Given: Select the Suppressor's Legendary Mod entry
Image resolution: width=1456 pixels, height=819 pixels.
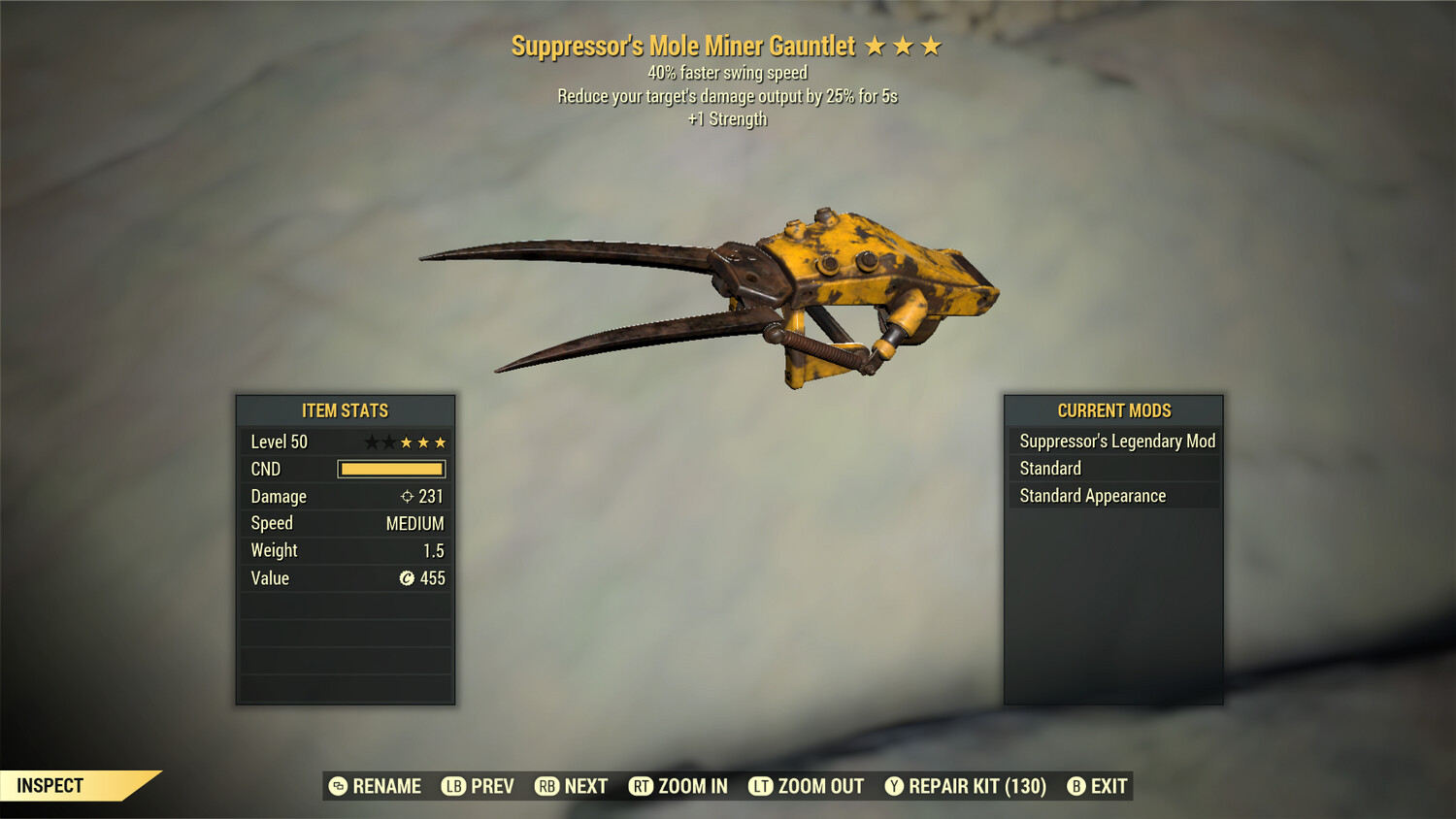Looking at the screenshot, I should [1116, 441].
